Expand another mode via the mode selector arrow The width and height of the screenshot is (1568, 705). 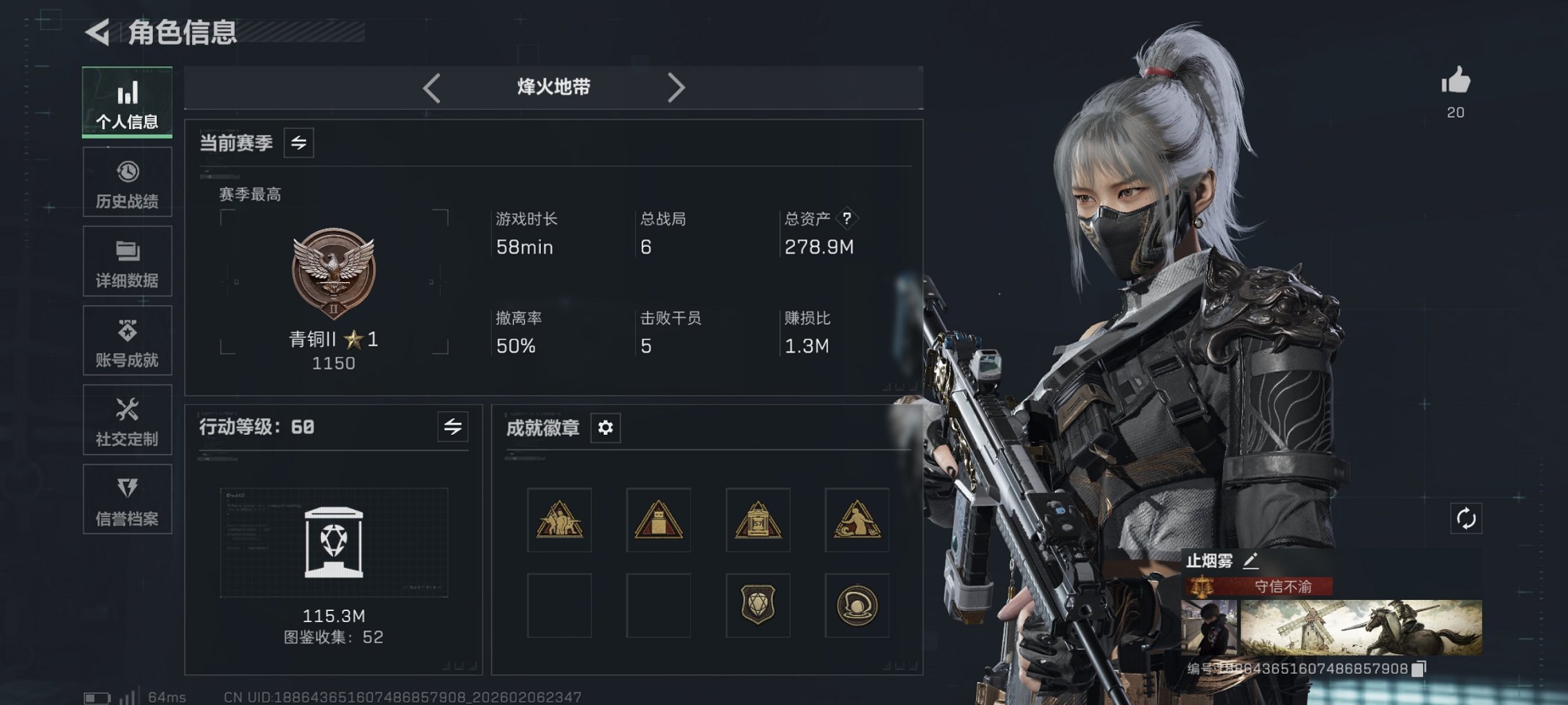click(677, 87)
